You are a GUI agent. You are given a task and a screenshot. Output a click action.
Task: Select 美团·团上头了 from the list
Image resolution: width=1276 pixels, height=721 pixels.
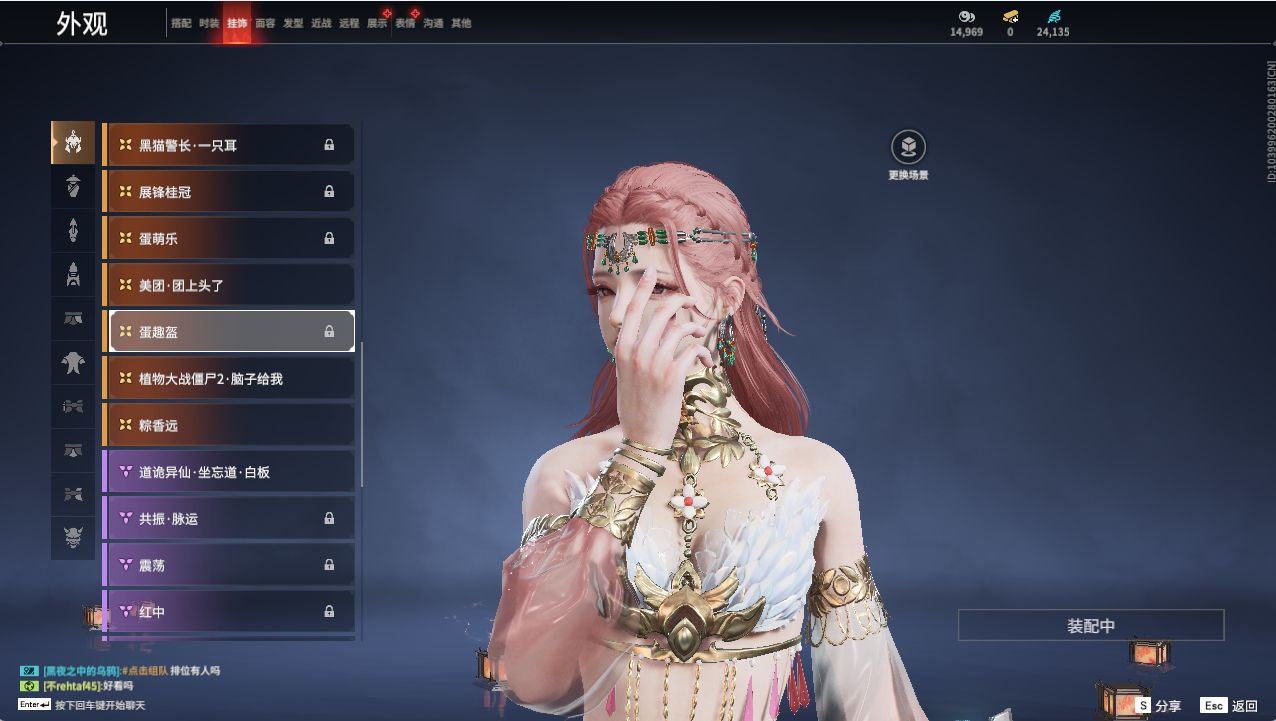click(x=229, y=285)
